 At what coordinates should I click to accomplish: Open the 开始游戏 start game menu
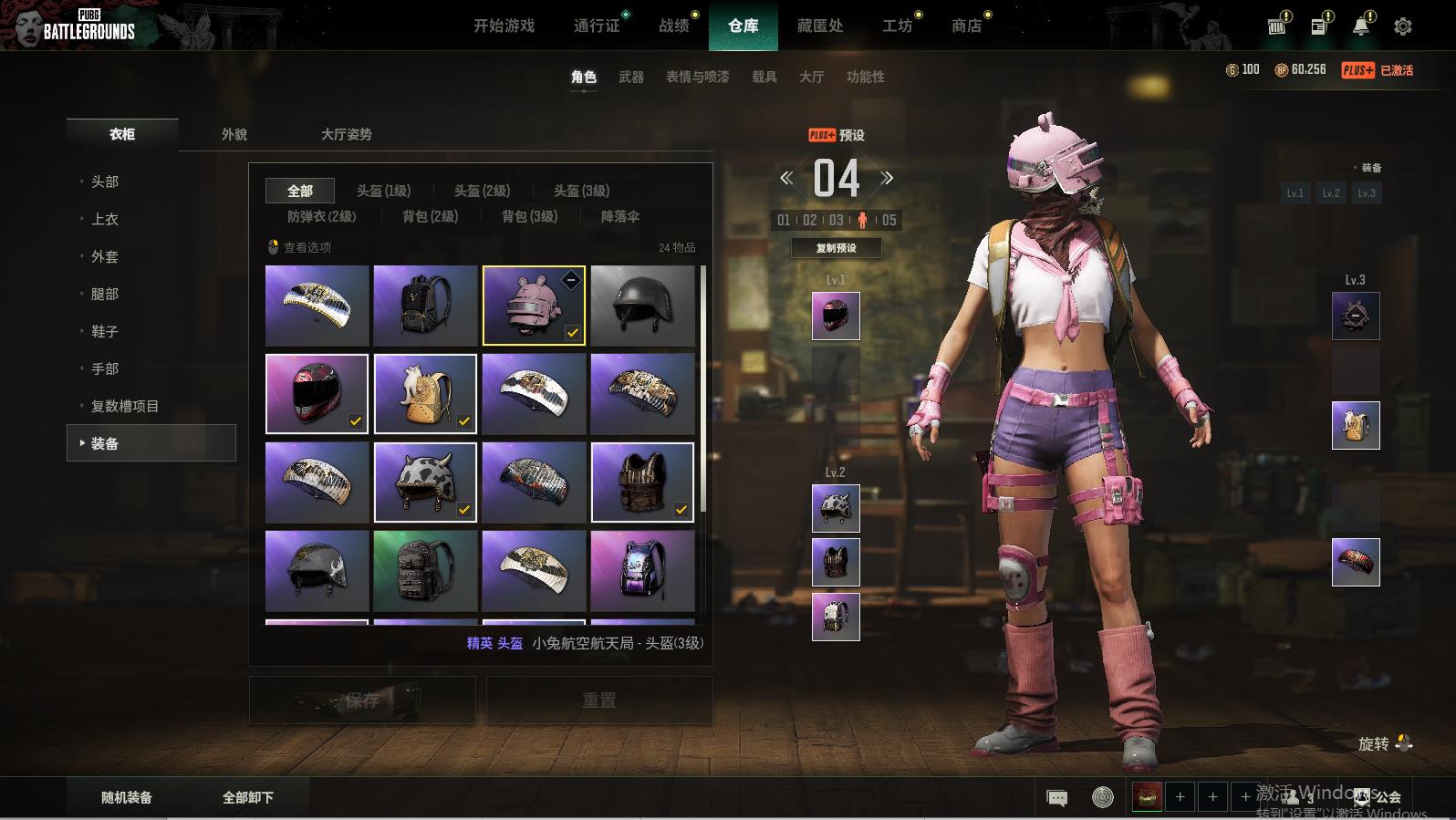504,26
